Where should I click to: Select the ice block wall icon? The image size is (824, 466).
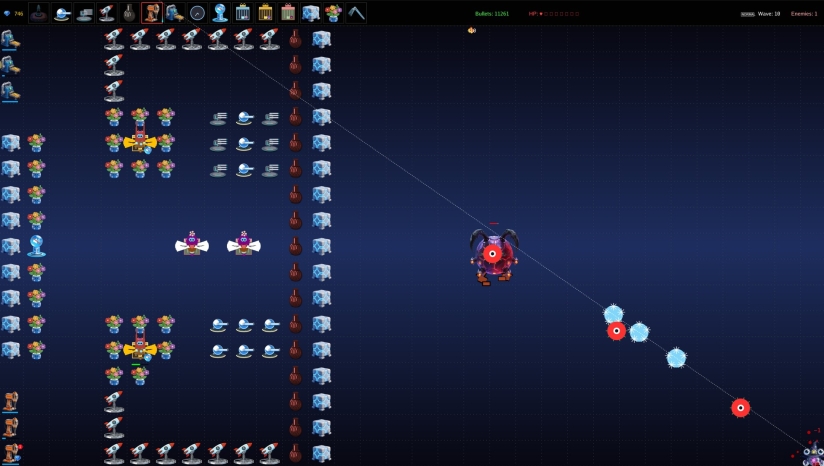310,13
